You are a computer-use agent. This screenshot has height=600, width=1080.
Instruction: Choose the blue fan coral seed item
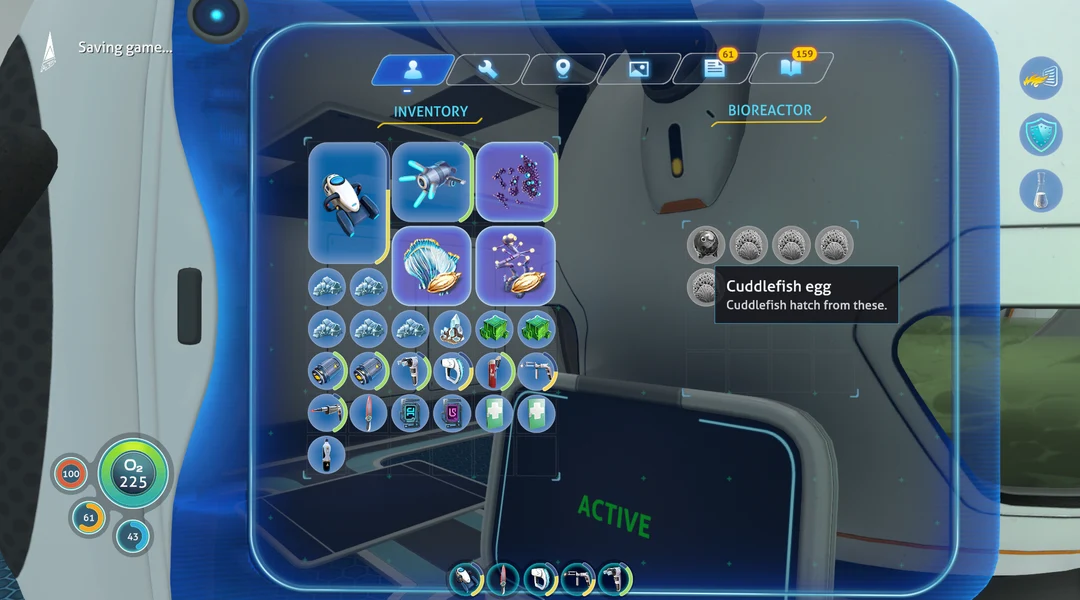[431, 265]
